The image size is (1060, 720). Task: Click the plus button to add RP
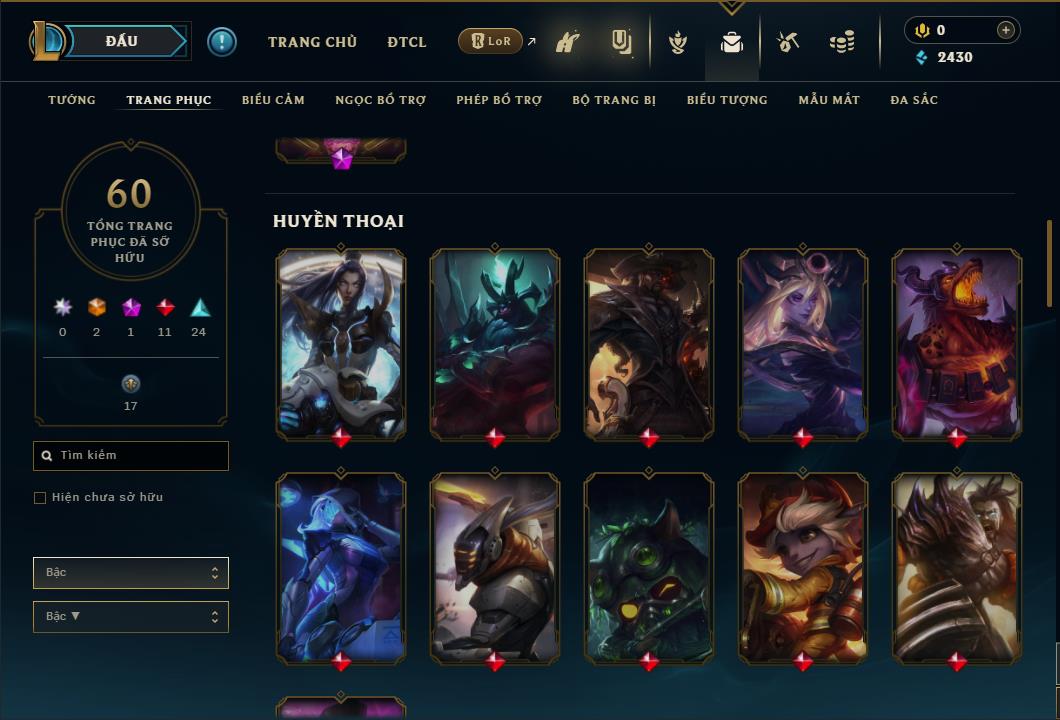tap(1006, 30)
